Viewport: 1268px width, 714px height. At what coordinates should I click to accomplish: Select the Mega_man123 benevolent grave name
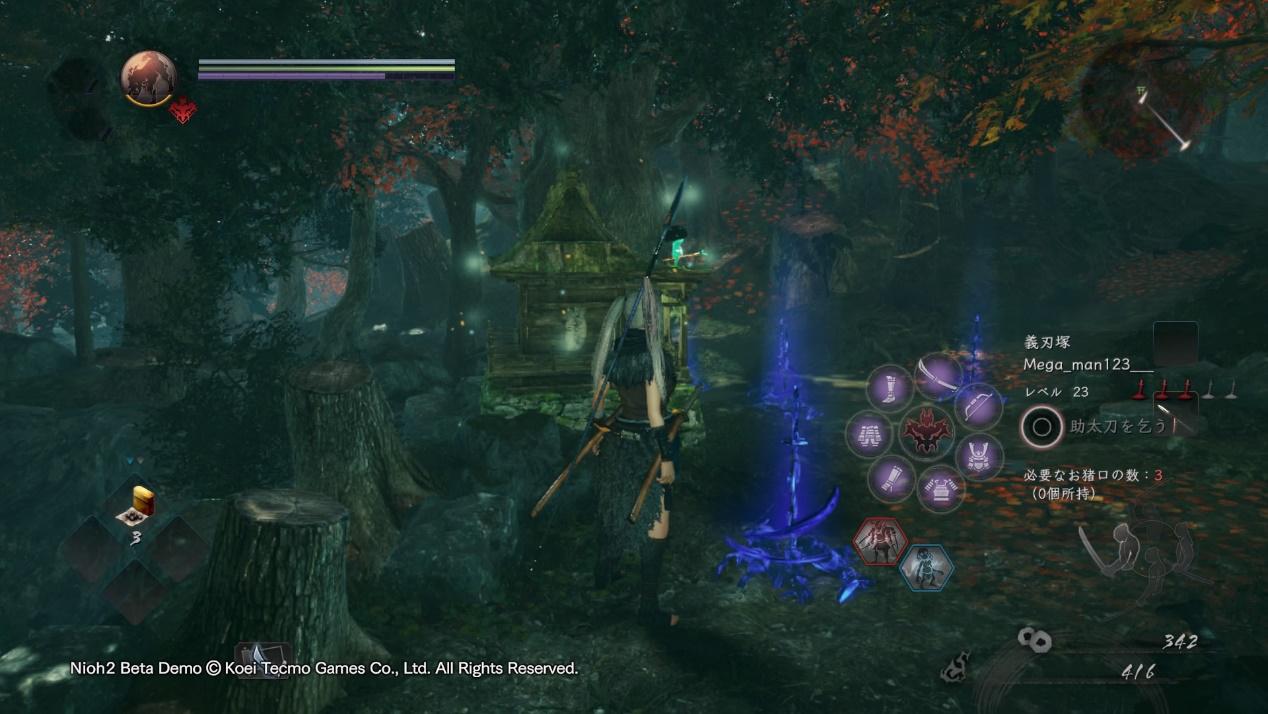1088,364
